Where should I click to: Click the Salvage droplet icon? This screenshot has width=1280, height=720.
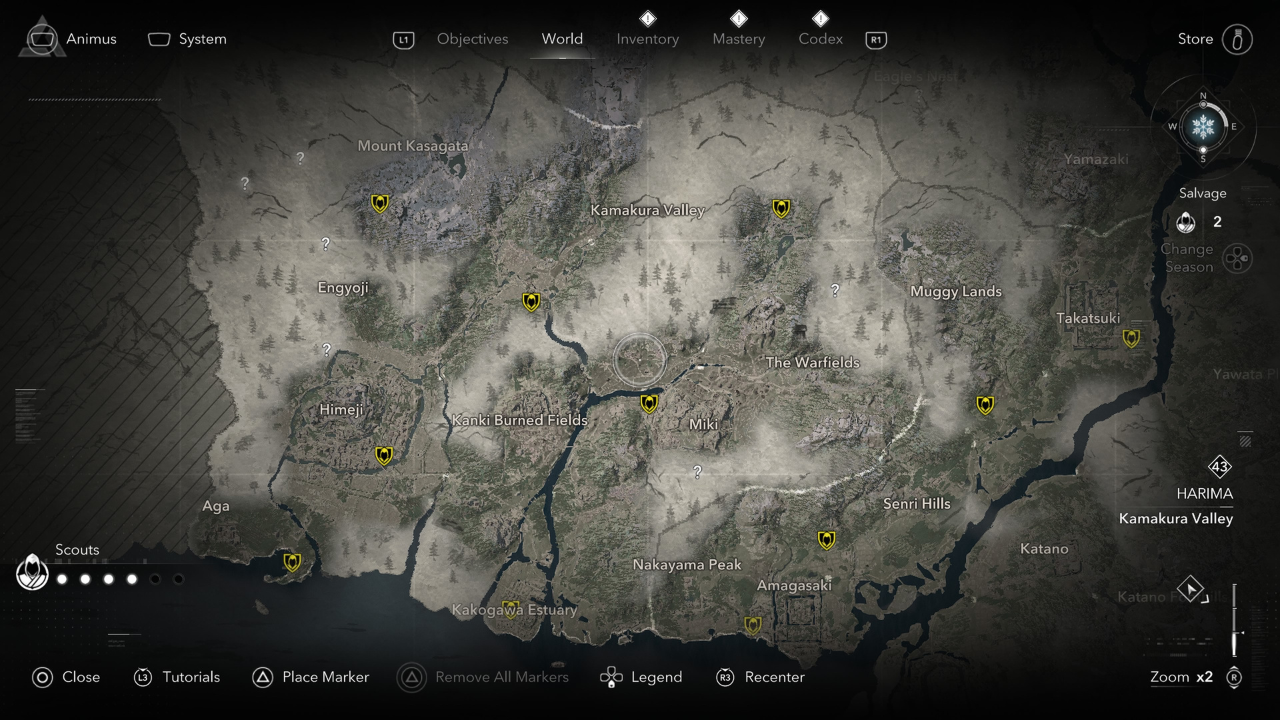point(1186,222)
